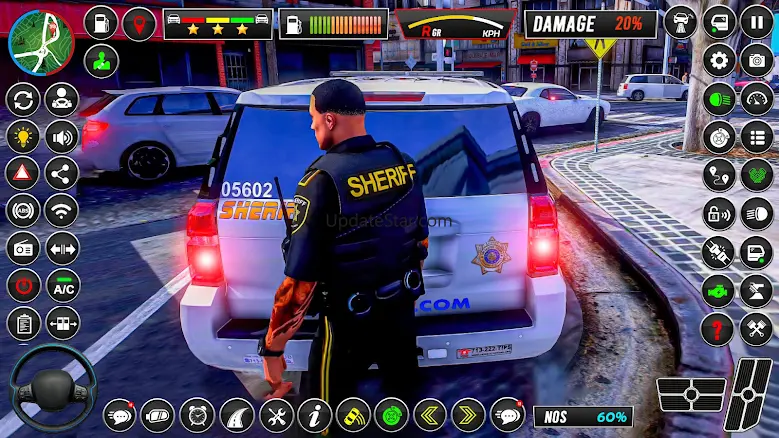Open the share button
Screen dimensions: 779x438
pos(62,172)
